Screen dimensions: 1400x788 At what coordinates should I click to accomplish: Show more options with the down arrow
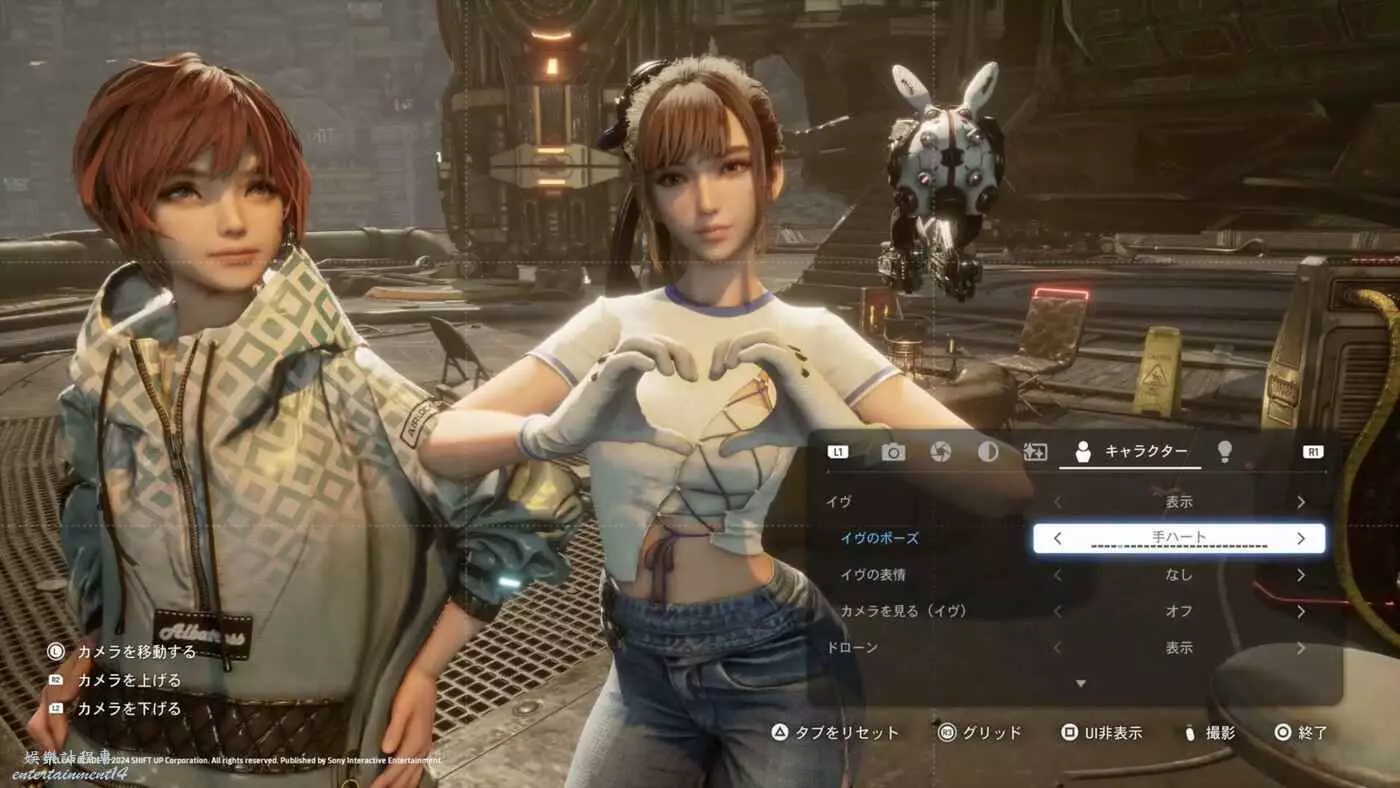[x=1080, y=683]
